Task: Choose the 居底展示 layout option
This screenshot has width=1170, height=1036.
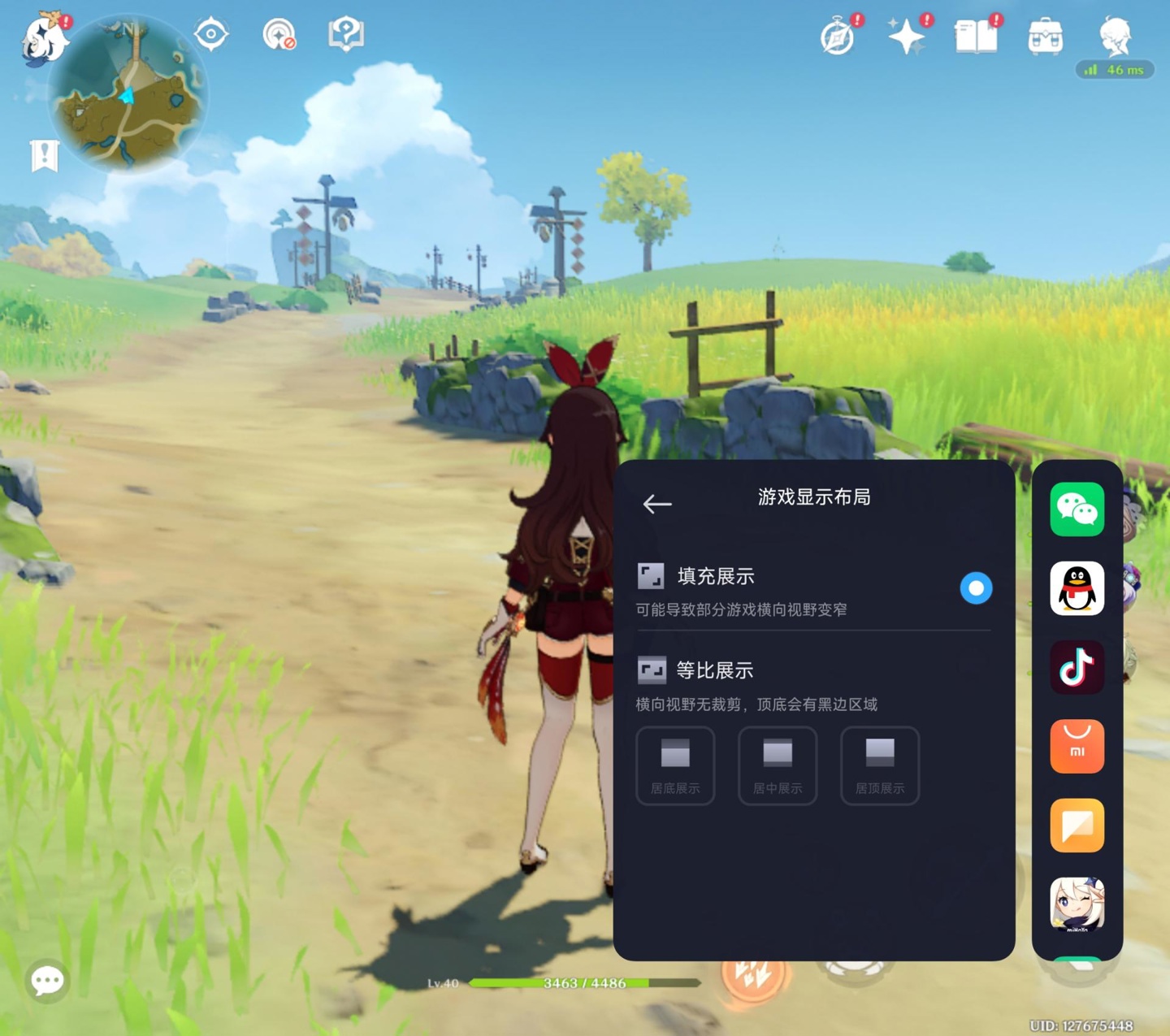Action: coord(675,765)
